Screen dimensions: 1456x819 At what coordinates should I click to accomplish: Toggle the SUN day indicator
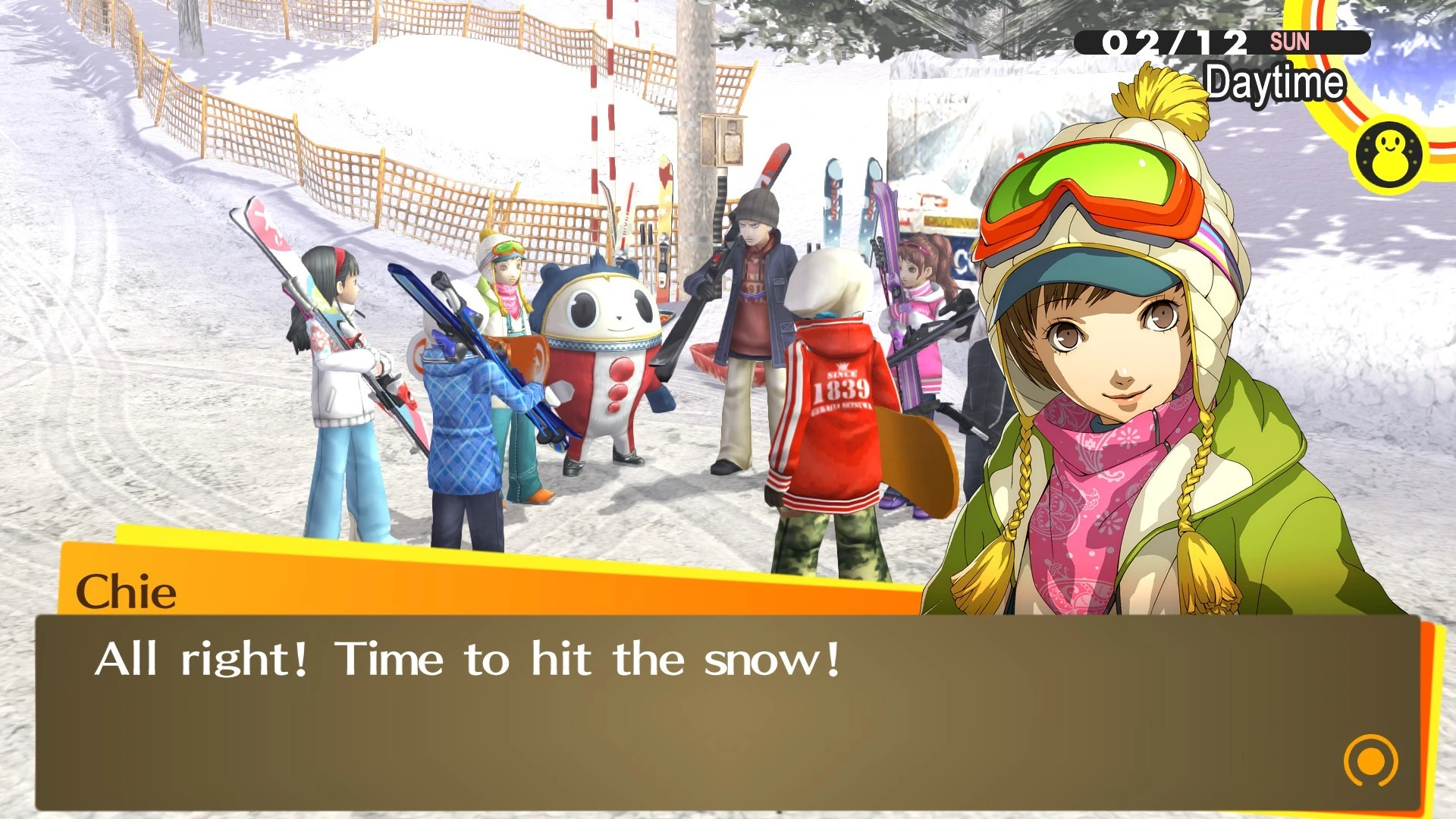point(1291,42)
